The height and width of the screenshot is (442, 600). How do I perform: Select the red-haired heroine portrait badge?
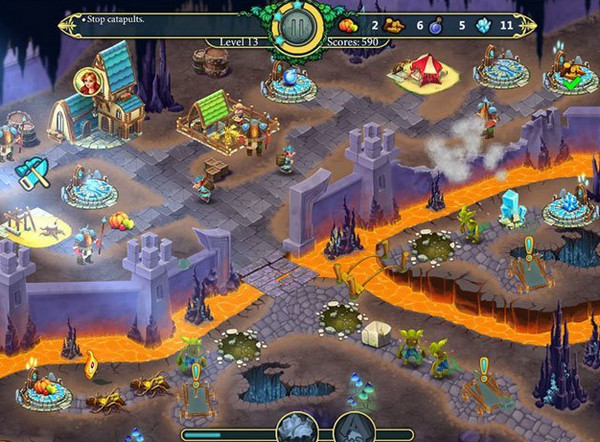tap(88, 82)
